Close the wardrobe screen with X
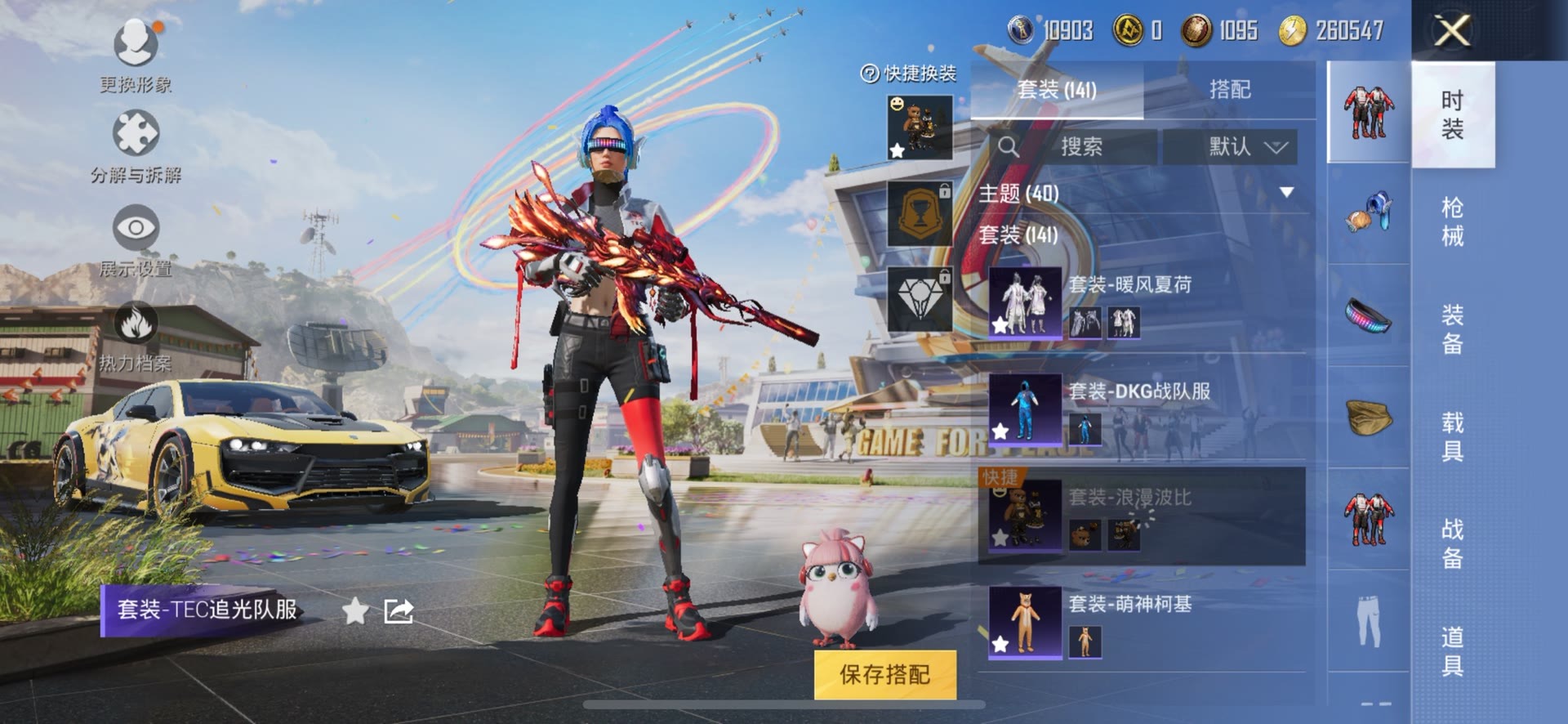Screen dimensions: 1568x724 [x=1452, y=32]
